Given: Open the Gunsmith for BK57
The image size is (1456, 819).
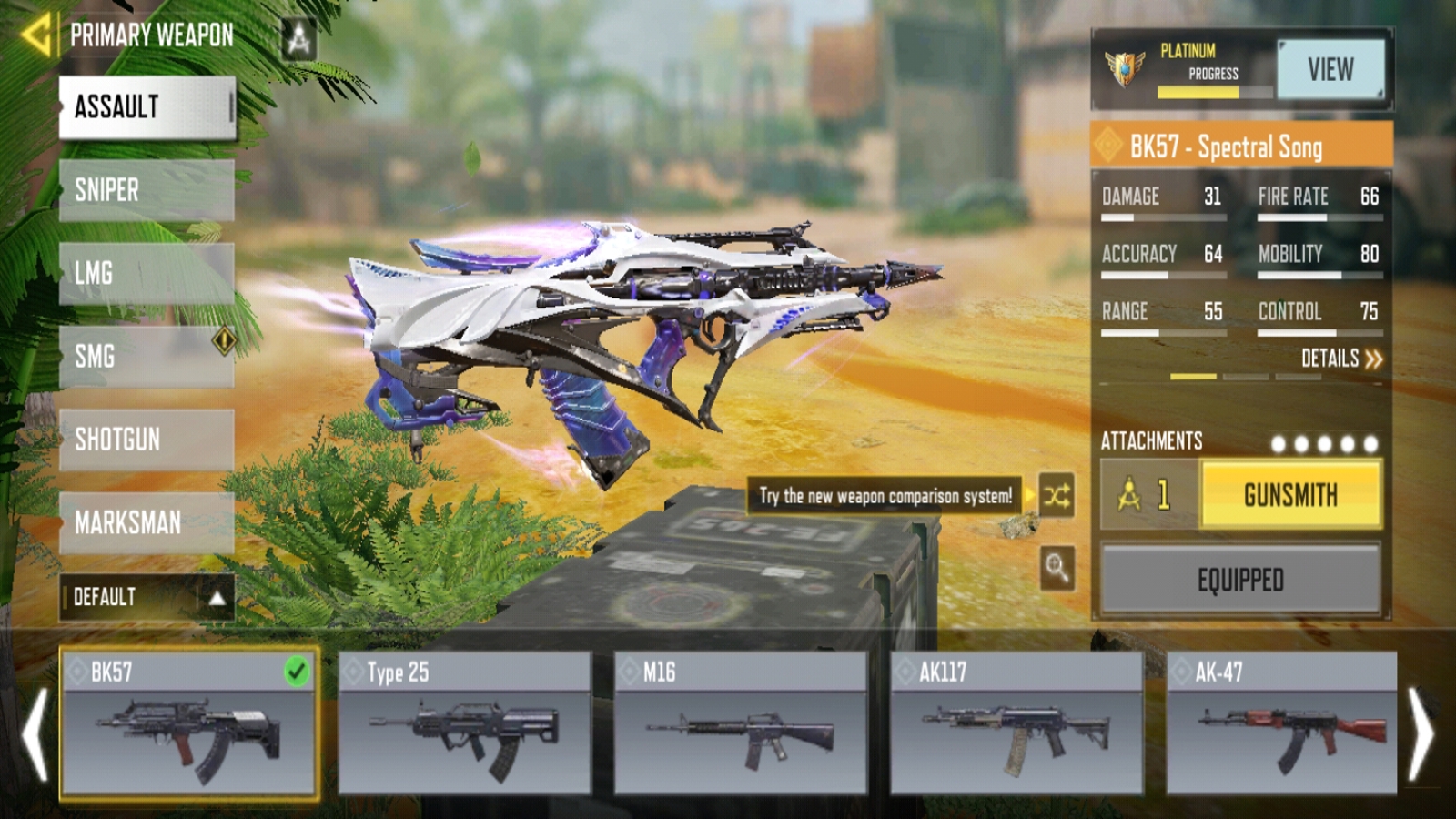Looking at the screenshot, I should 1290,495.
